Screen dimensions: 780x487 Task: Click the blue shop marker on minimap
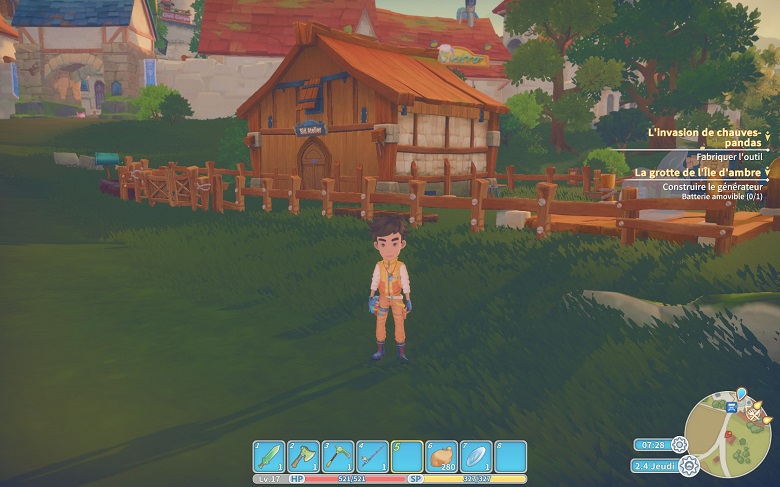(733, 408)
